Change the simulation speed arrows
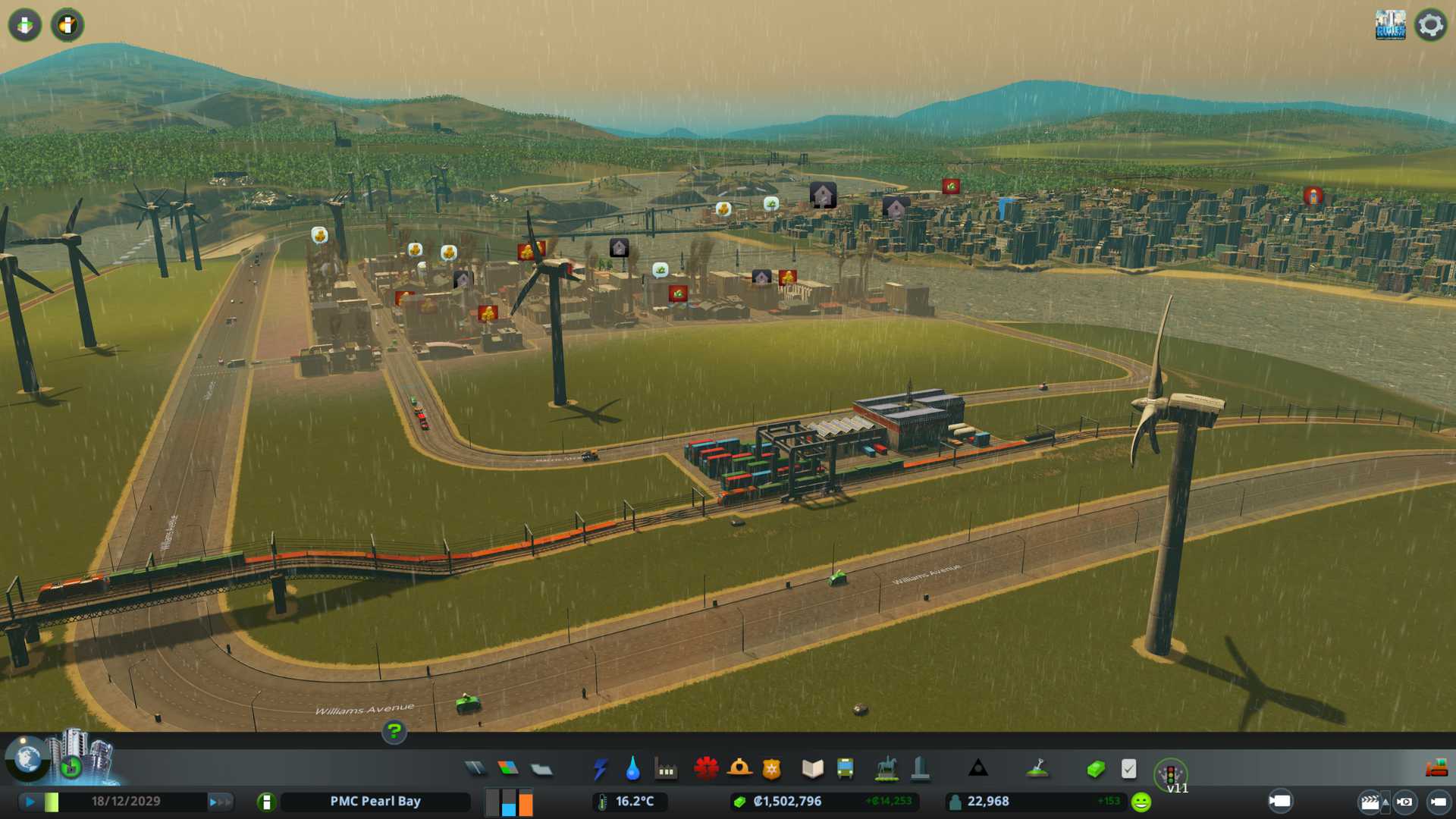 [x=219, y=802]
